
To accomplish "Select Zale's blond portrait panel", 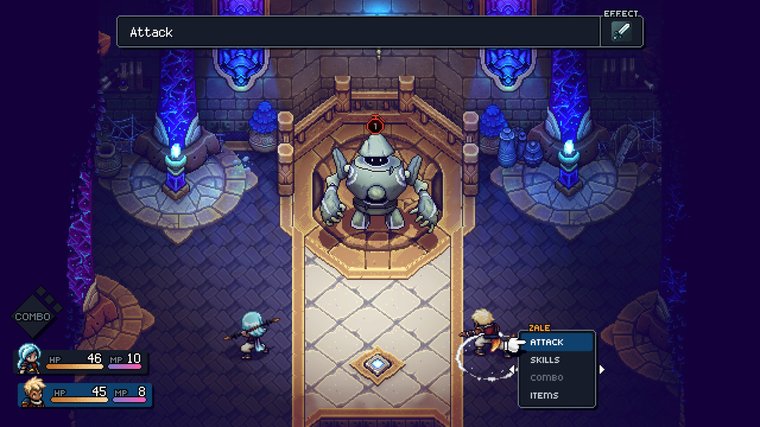I will point(32,393).
